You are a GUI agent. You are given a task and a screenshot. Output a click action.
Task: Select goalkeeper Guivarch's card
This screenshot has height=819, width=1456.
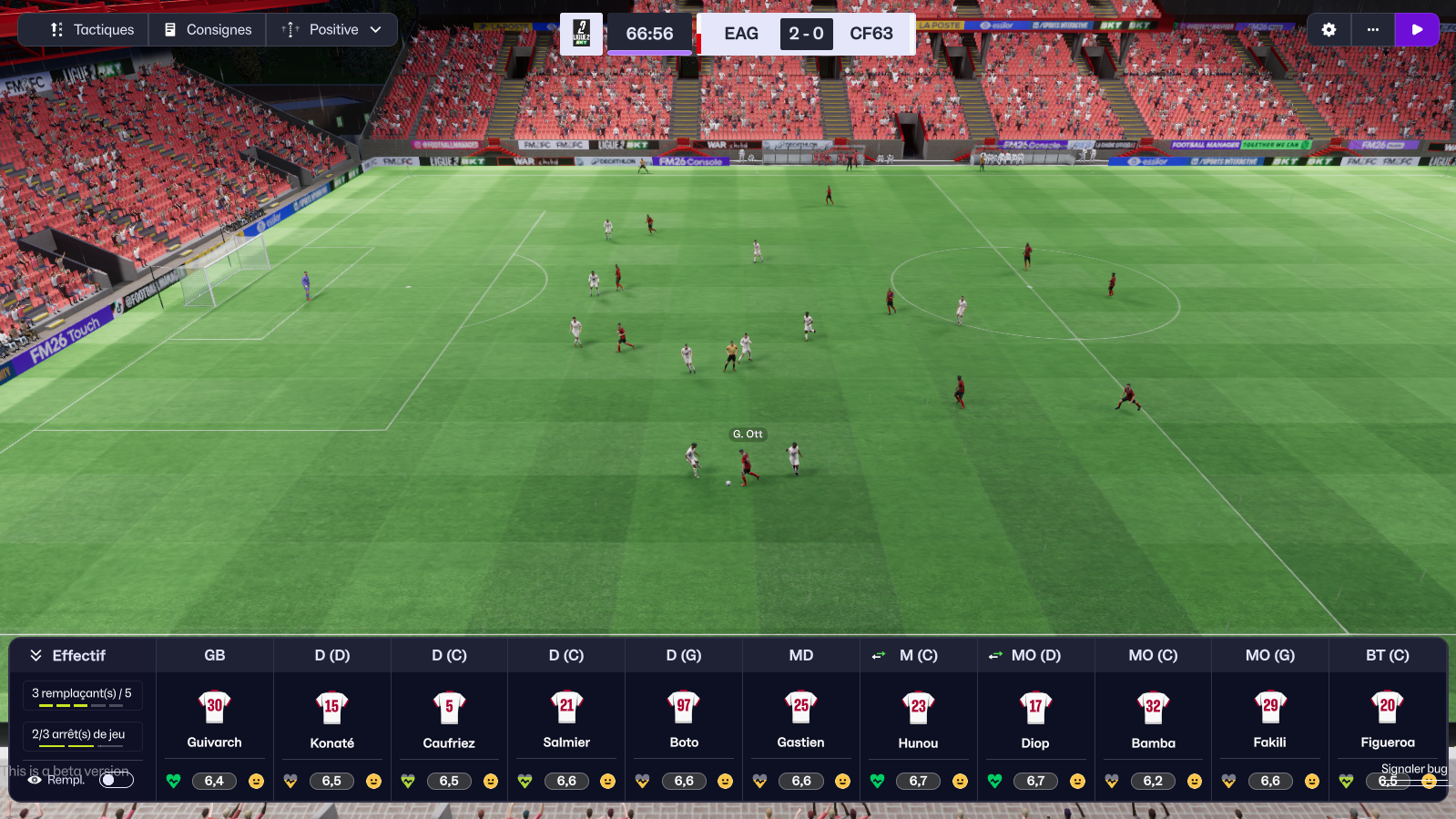tap(215, 719)
